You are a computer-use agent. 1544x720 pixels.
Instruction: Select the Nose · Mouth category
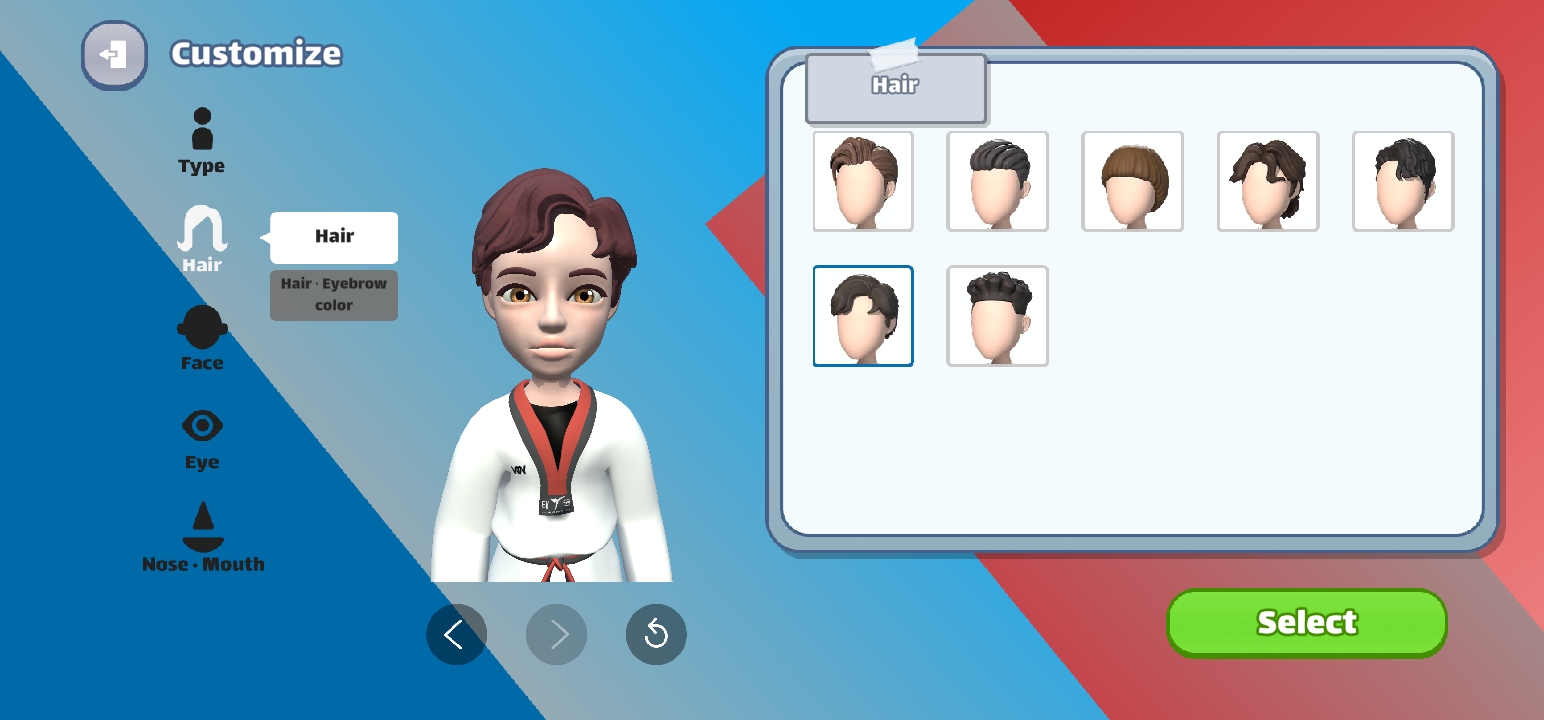203,537
